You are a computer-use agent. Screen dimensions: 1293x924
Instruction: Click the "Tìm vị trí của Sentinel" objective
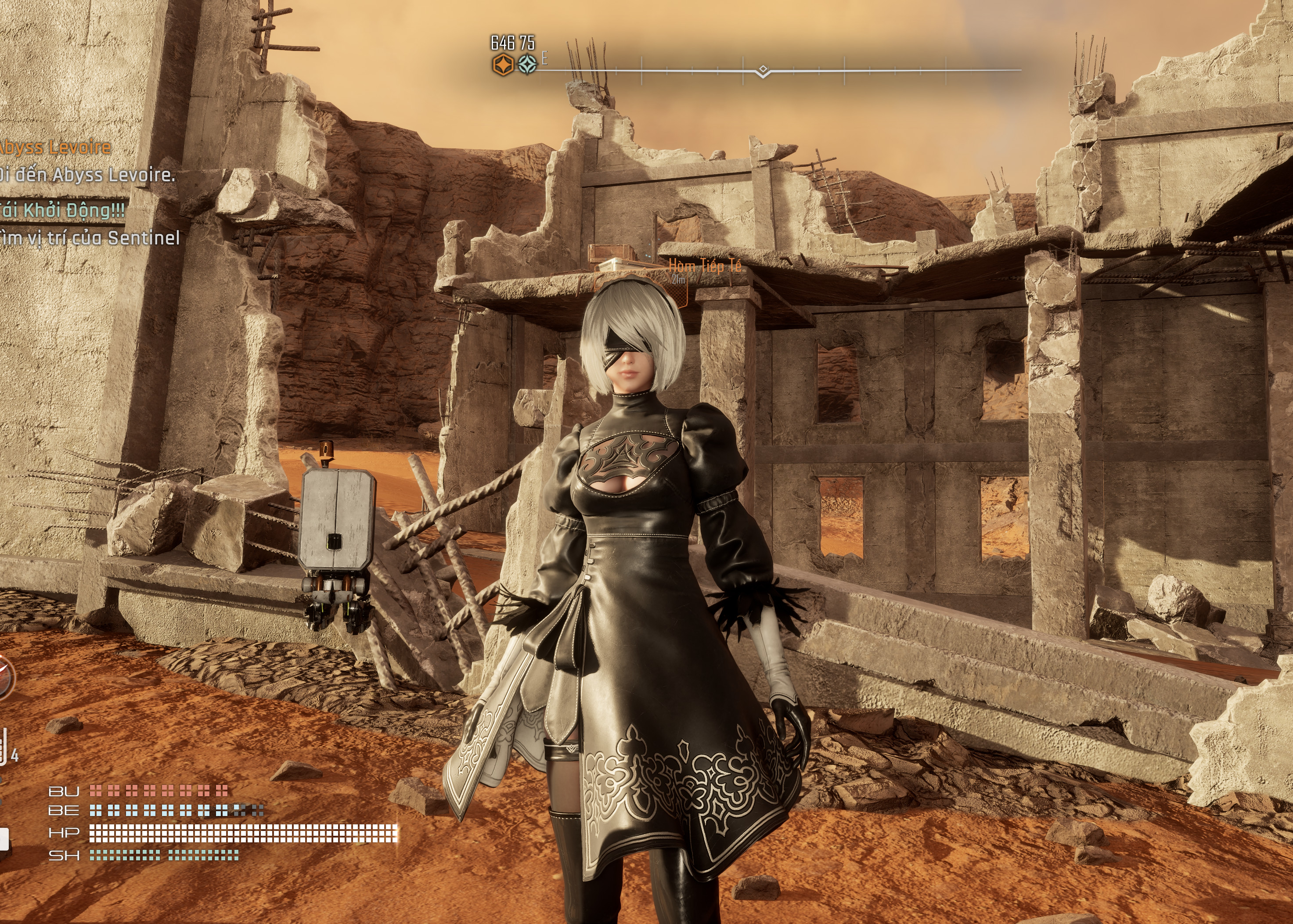(90, 238)
